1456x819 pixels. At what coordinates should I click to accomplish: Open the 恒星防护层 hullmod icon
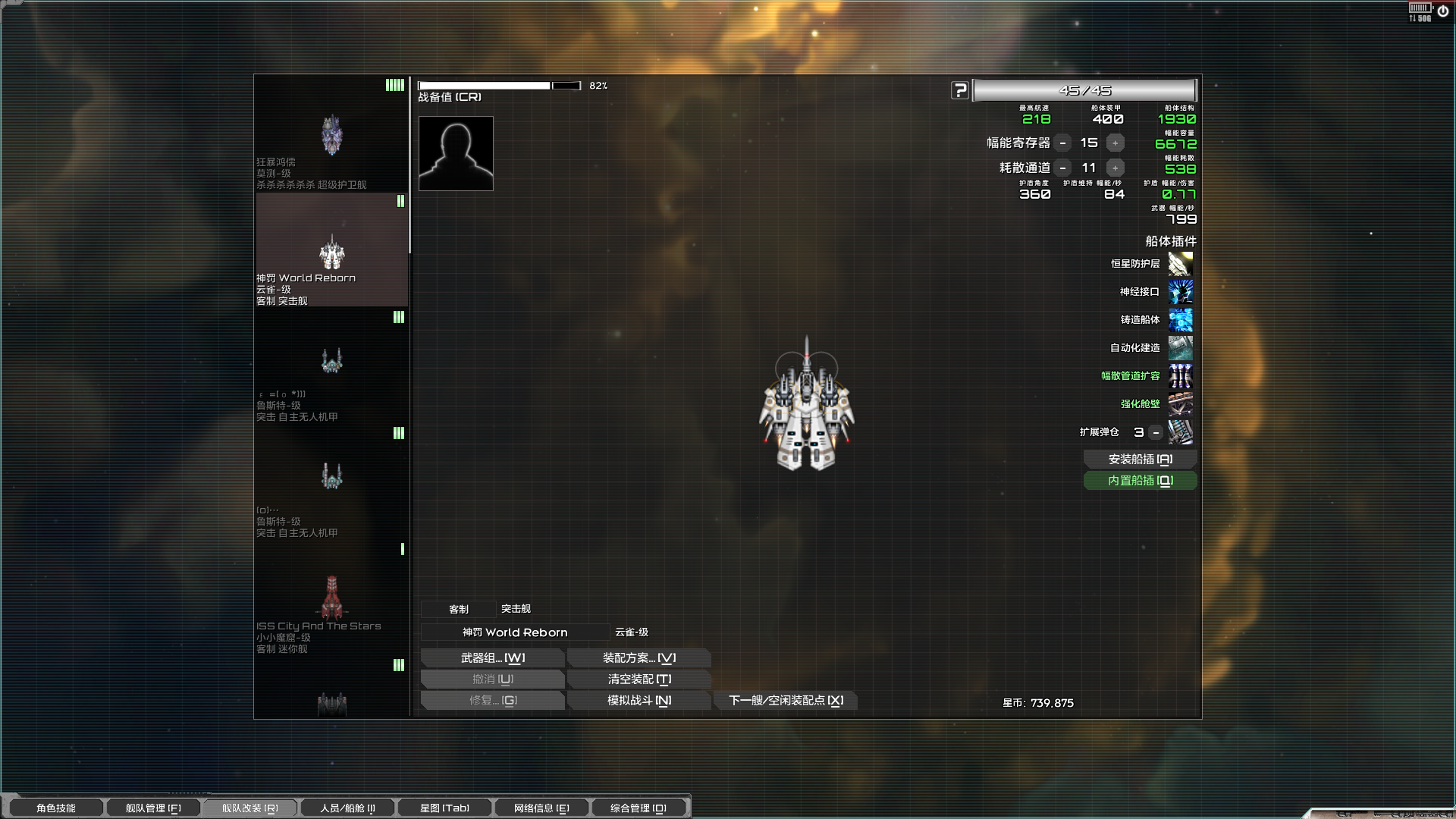(1181, 263)
